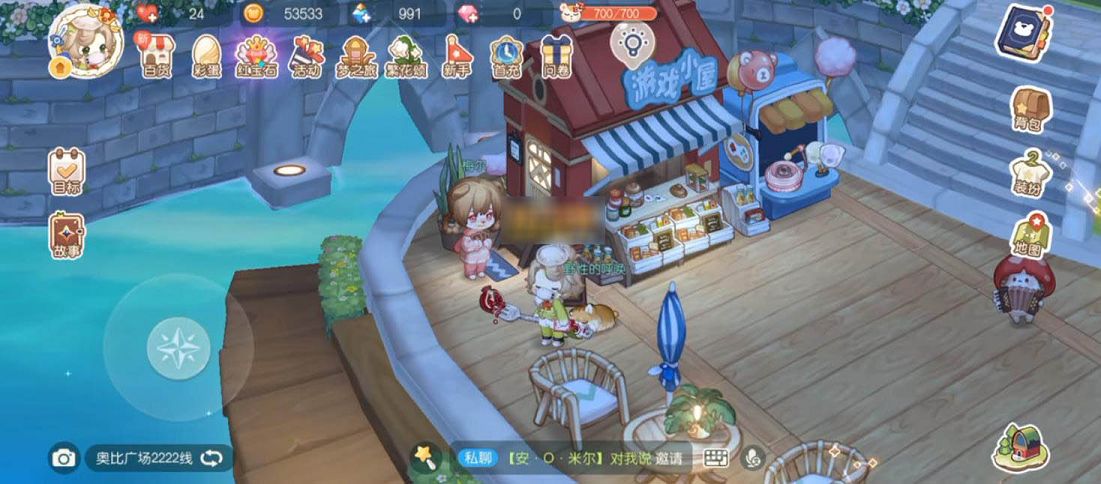Open the 繁花颂 flower event
Screen dimensions: 1101x484
[x=406, y=56]
